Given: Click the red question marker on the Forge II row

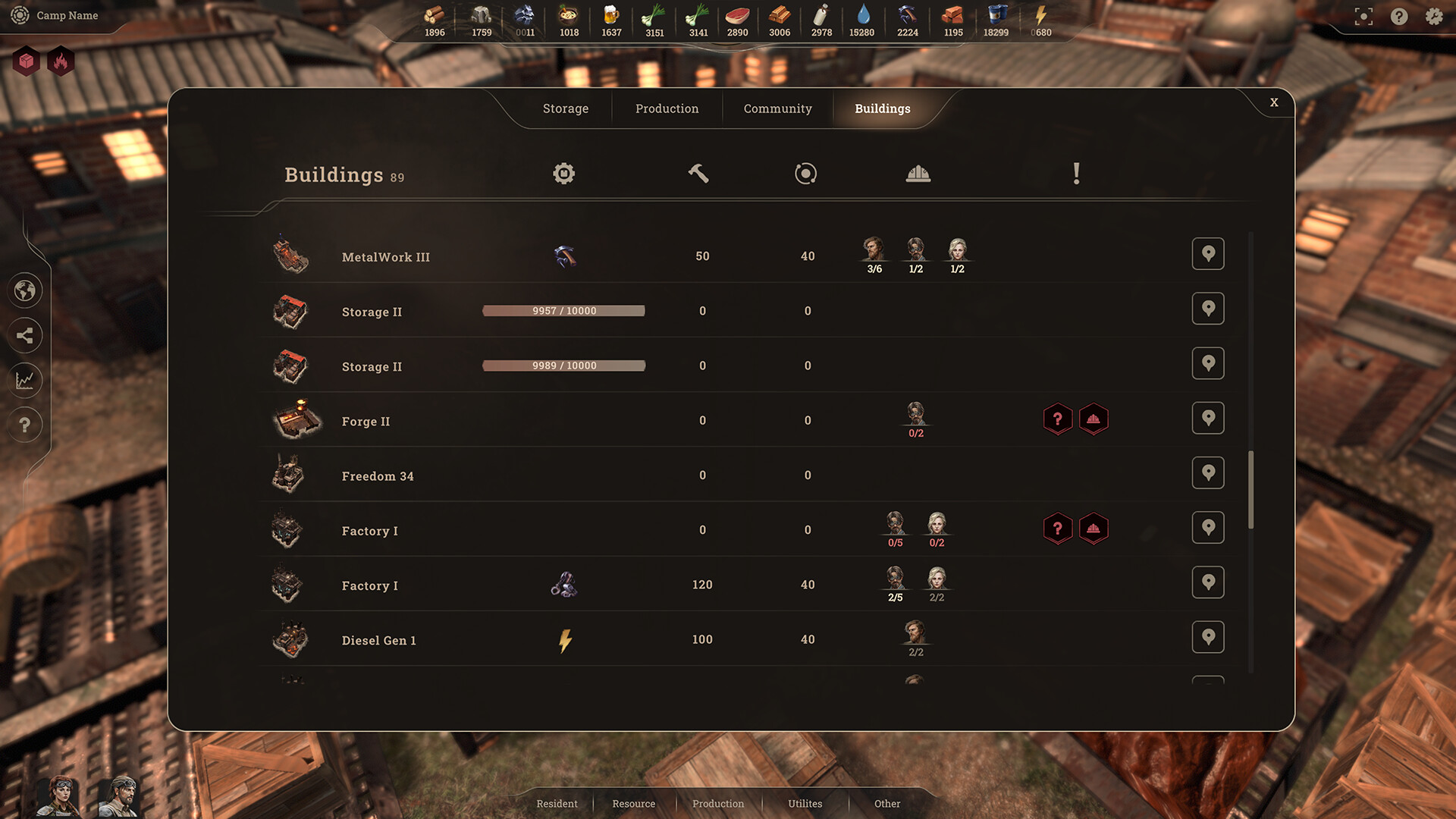Looking at the screenshot, I should [x=1059, y=418].
